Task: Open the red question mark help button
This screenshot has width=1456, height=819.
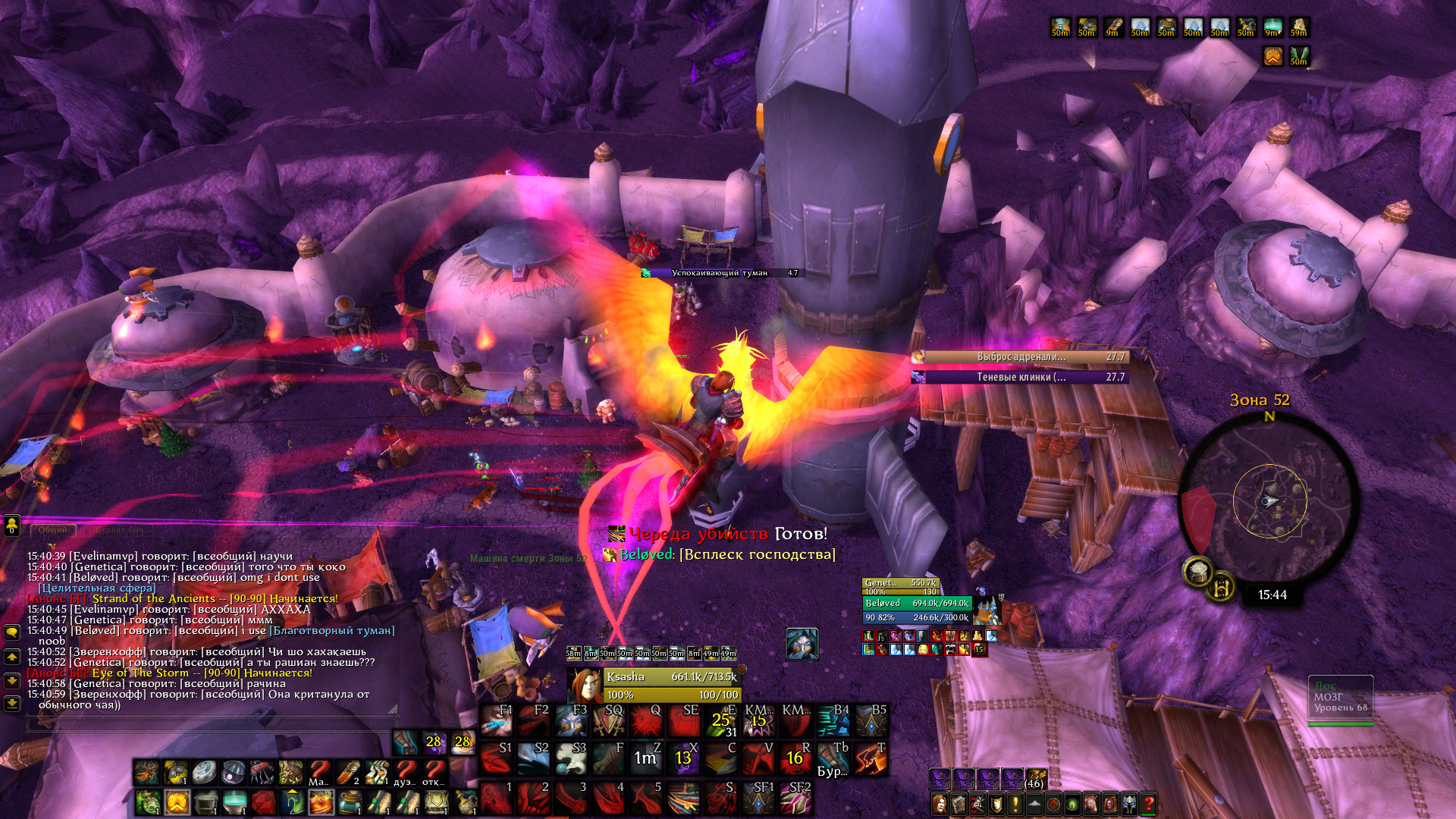Action: click(1148, 803)
